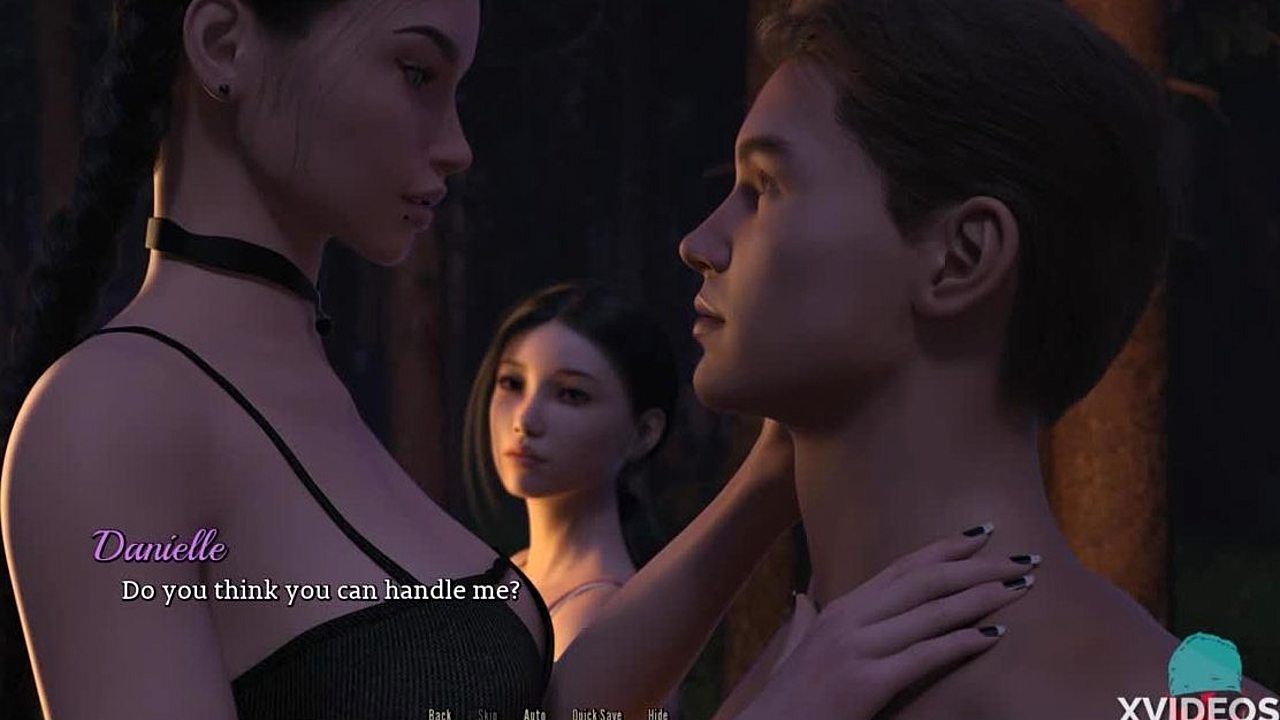This screenshot has width=1280, height=720.
Task: Turn on Auto dialogue advance
Action: [534, 714]
